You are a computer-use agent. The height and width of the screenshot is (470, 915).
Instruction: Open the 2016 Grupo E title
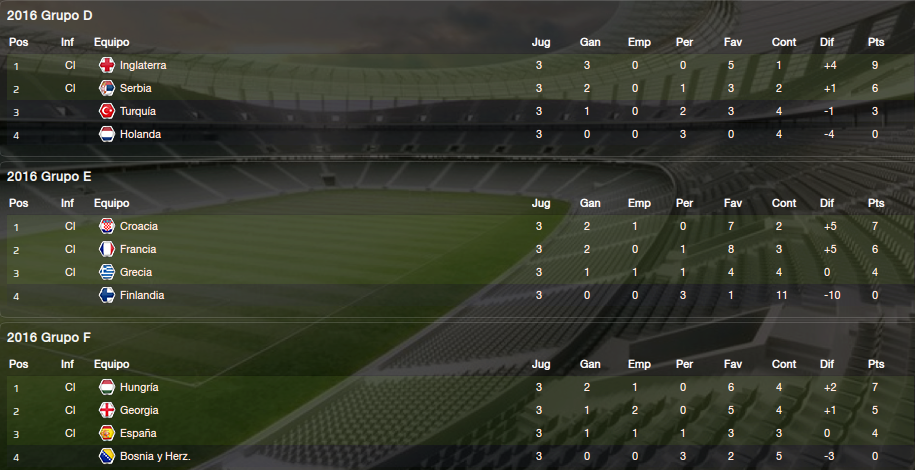tap(49, 176)
